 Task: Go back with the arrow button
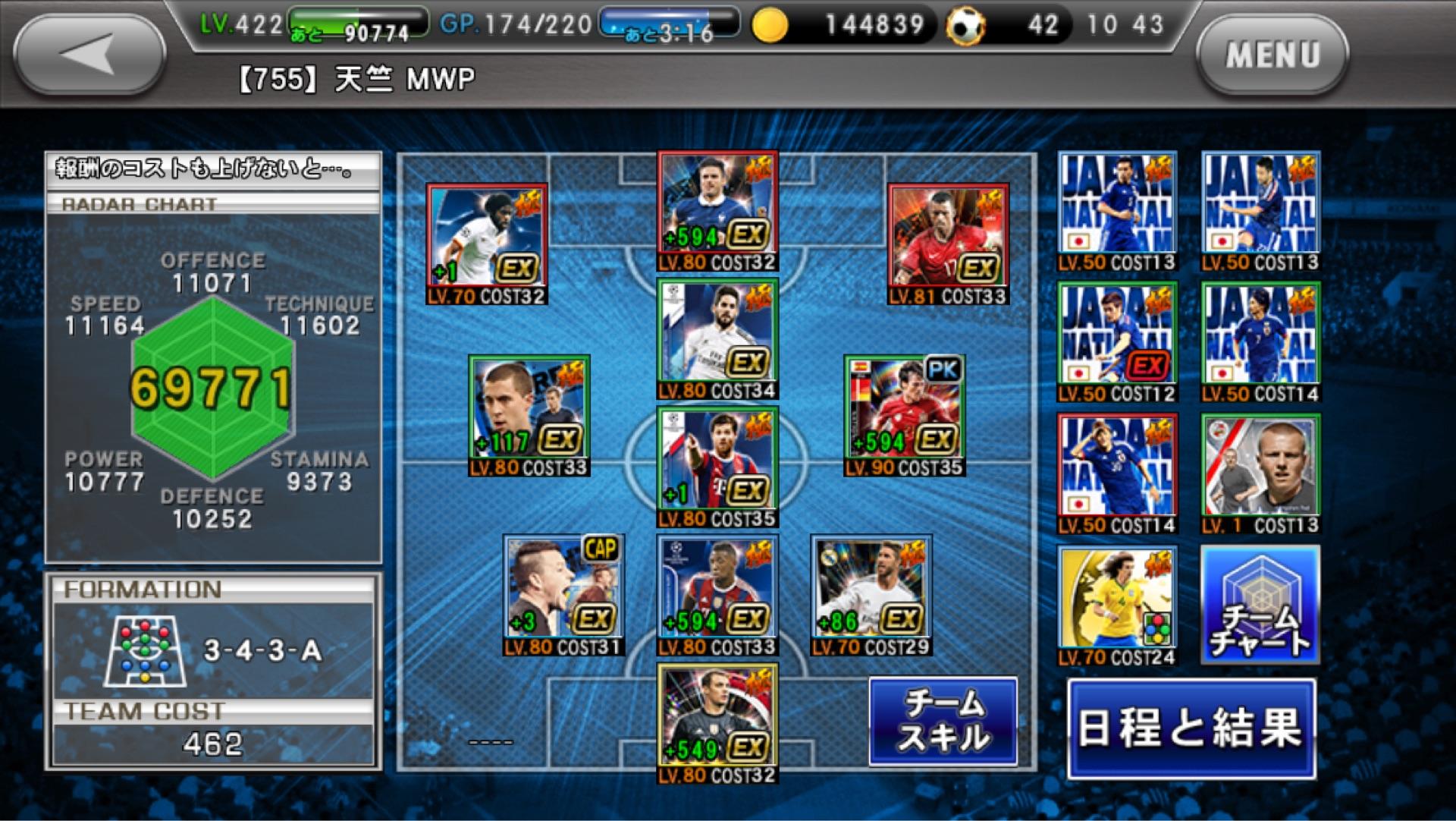pos(89,55)
